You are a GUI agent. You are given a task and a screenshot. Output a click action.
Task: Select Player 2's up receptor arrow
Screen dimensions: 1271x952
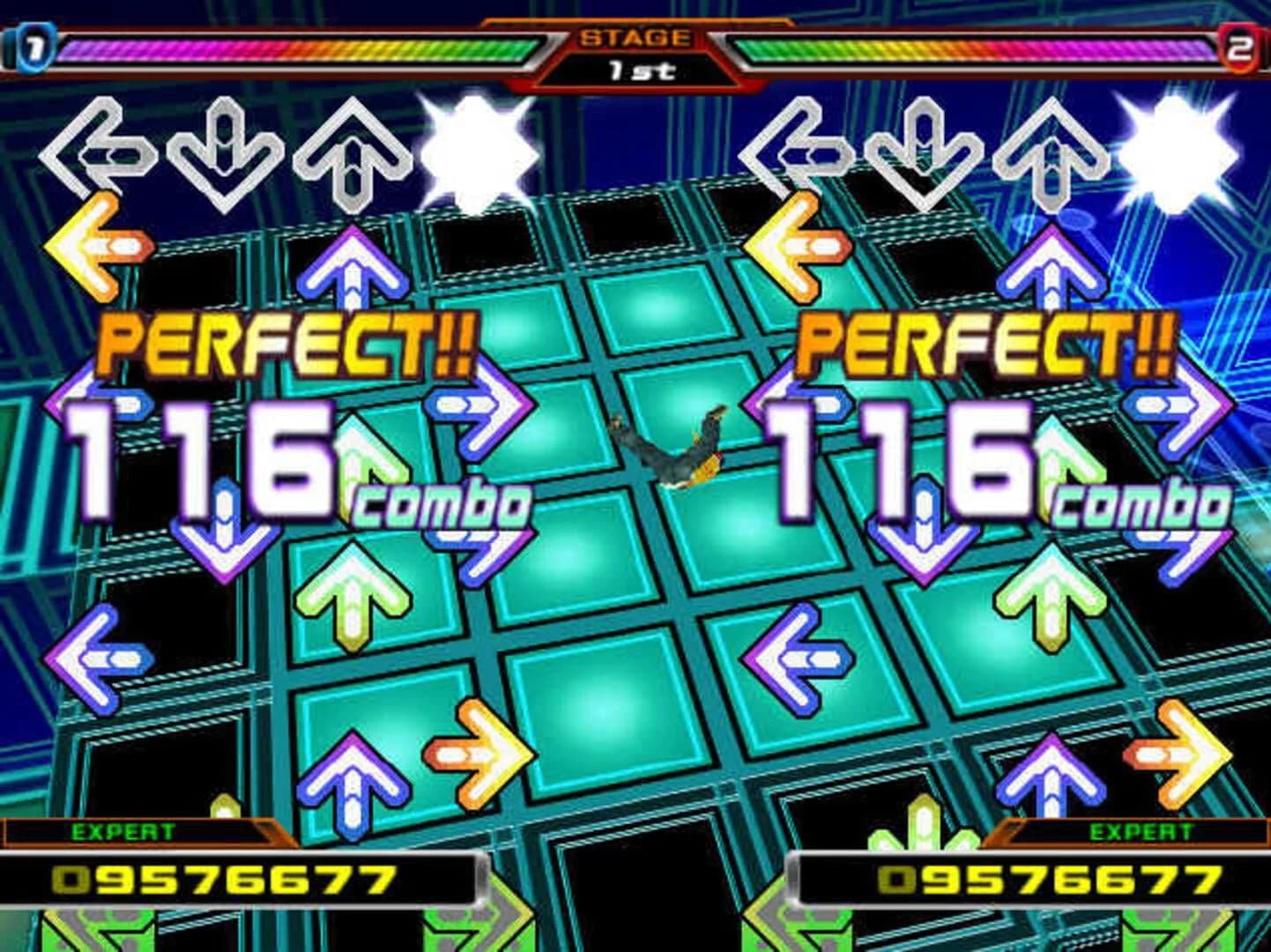click(1048, 150)
